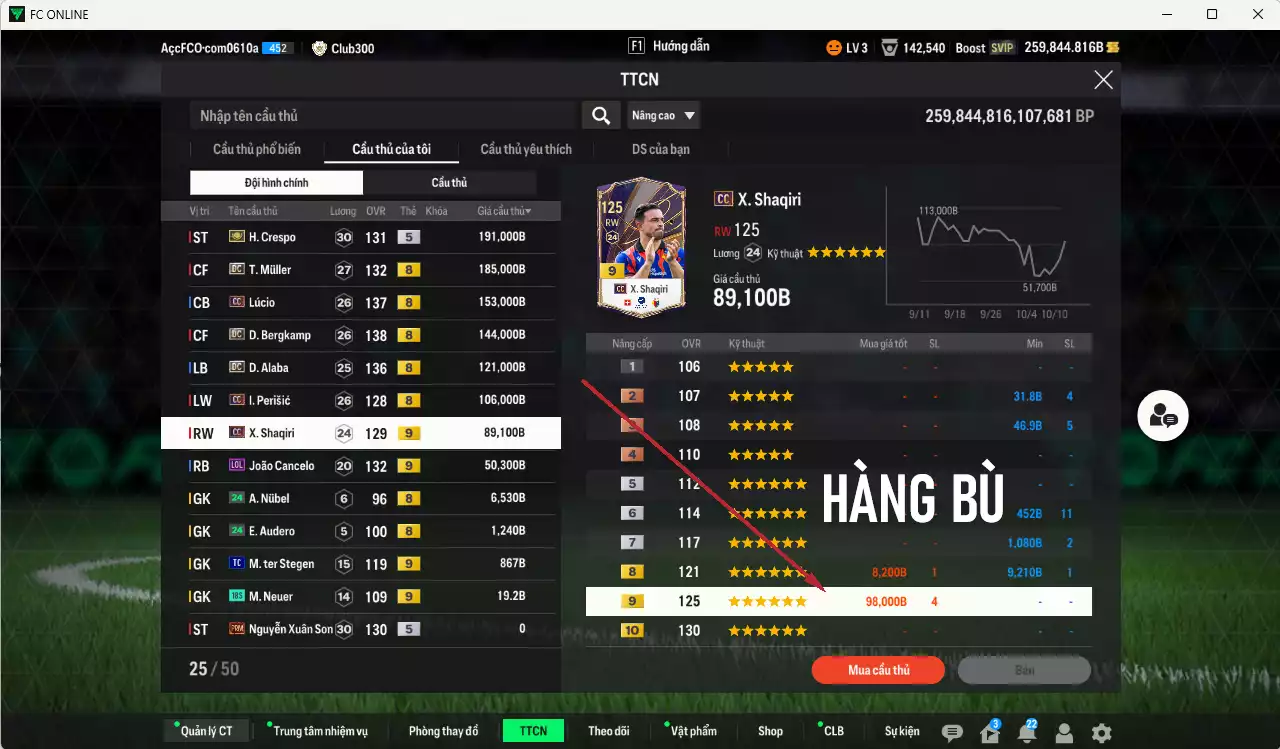Click the search magnifier icon in TTCN
Screen dimensions: 1280x749
tap(600, 115)
